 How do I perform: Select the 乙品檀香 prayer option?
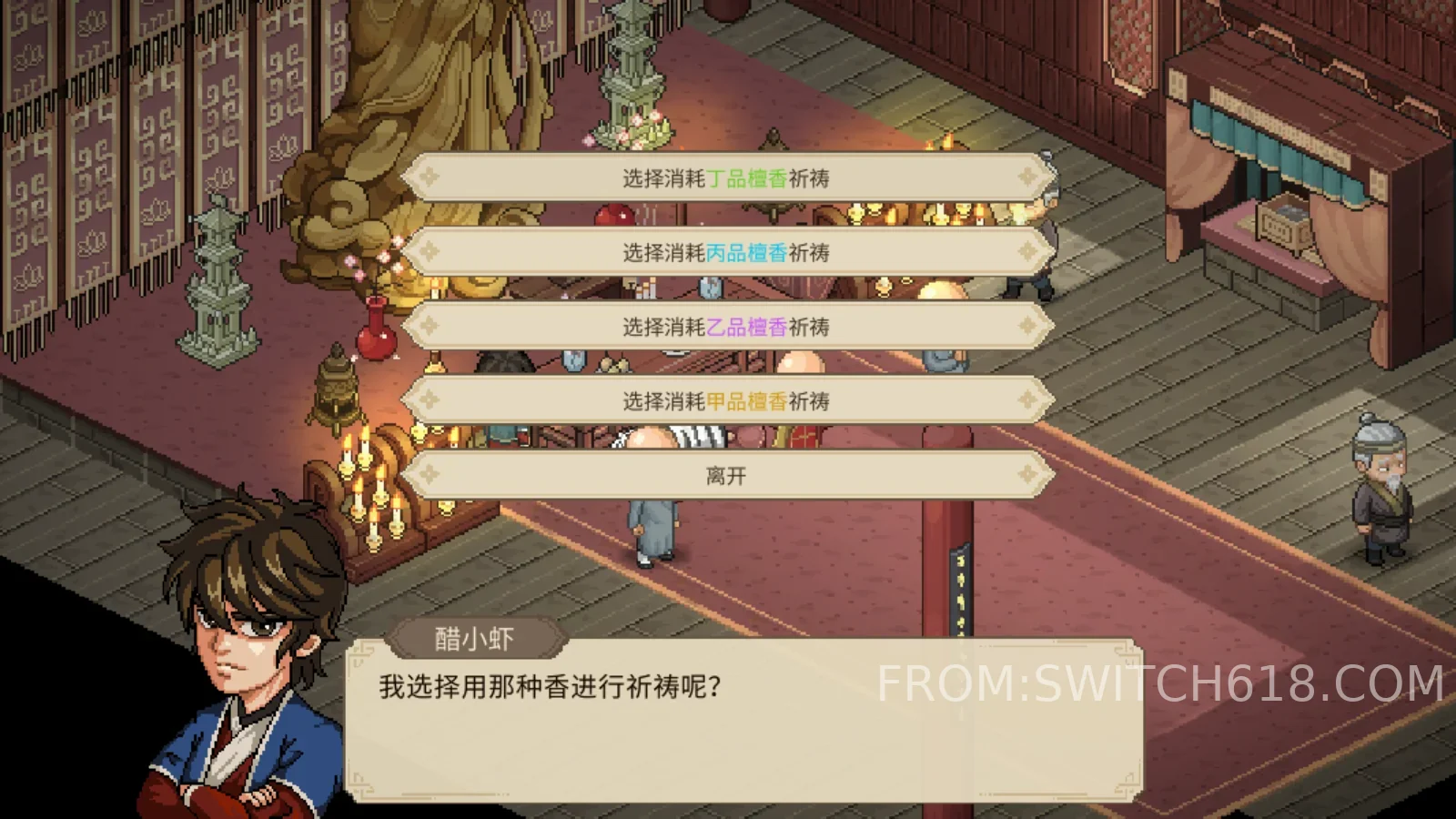(x=728, y=326)
